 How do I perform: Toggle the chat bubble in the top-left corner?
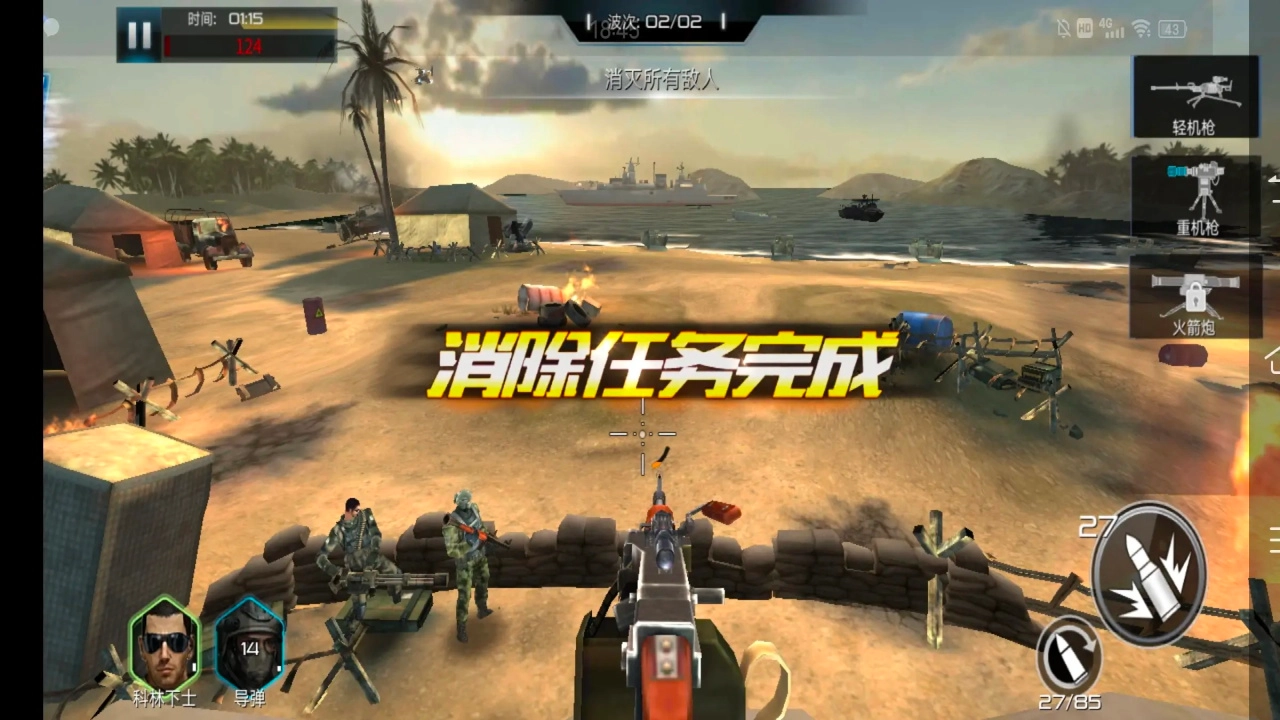(x=50, y=28)
